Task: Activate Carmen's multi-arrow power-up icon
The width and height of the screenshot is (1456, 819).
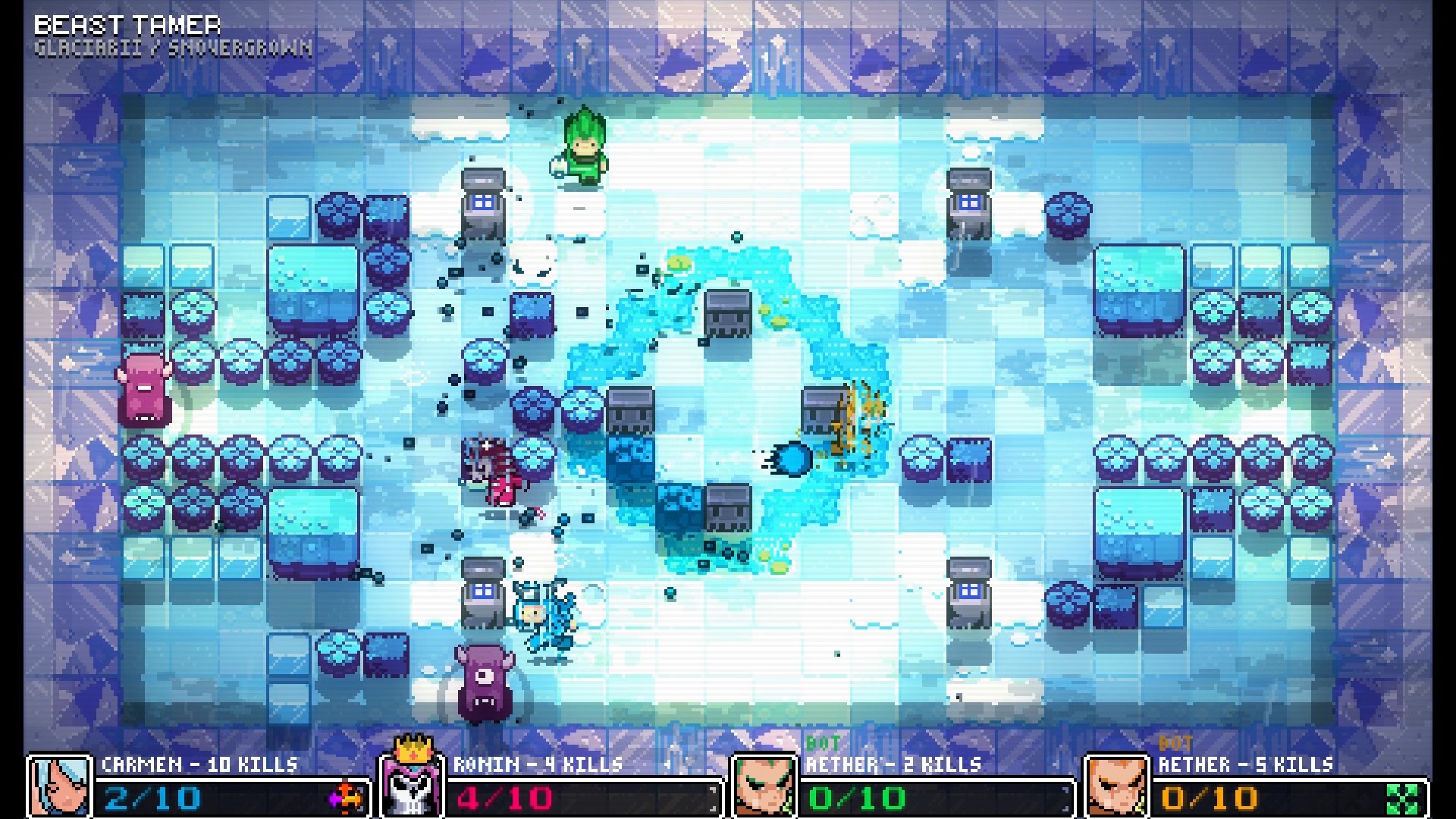Action: pos(346,798)
